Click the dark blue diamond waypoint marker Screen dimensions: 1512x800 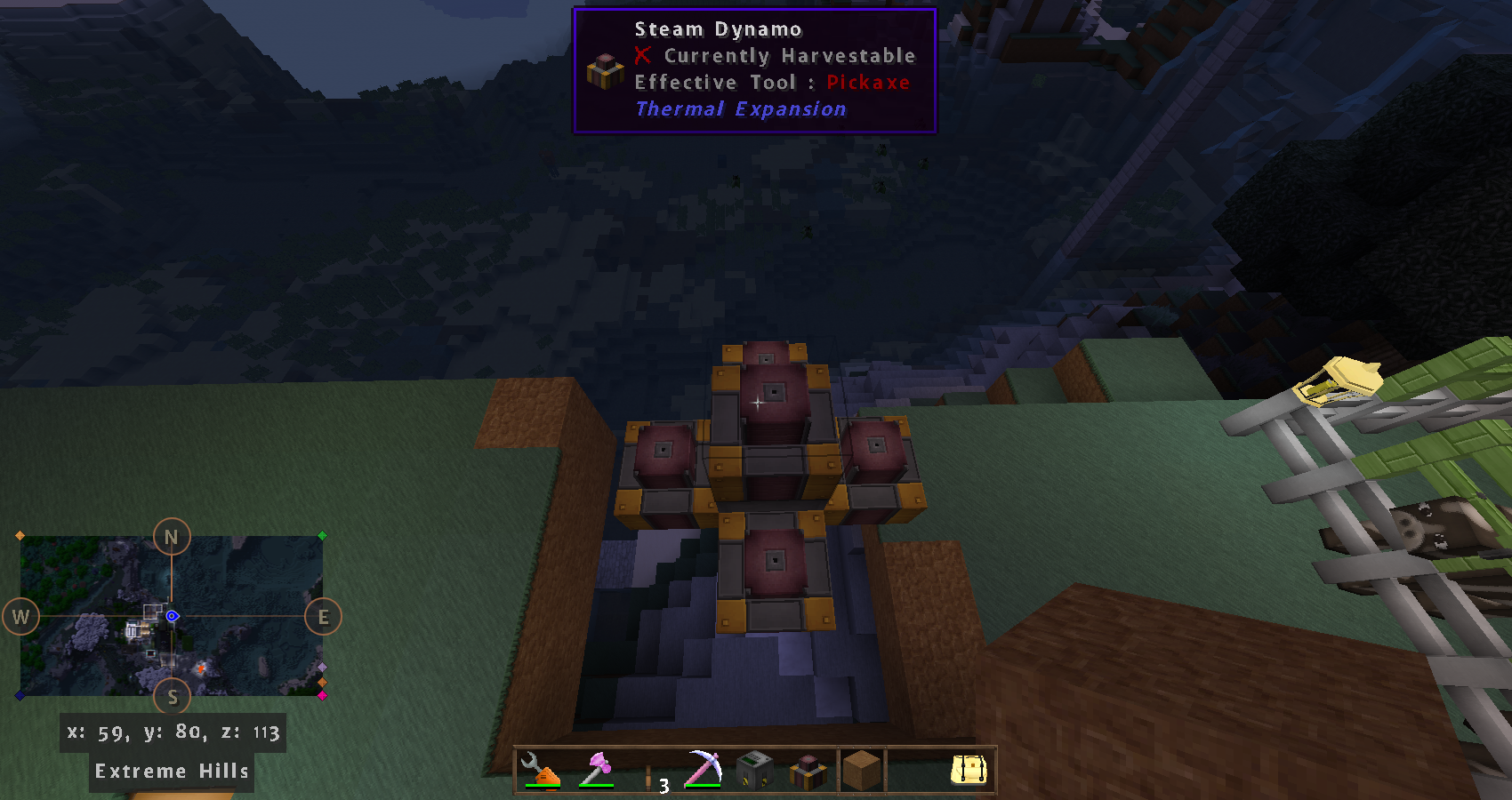click(20, 696)
